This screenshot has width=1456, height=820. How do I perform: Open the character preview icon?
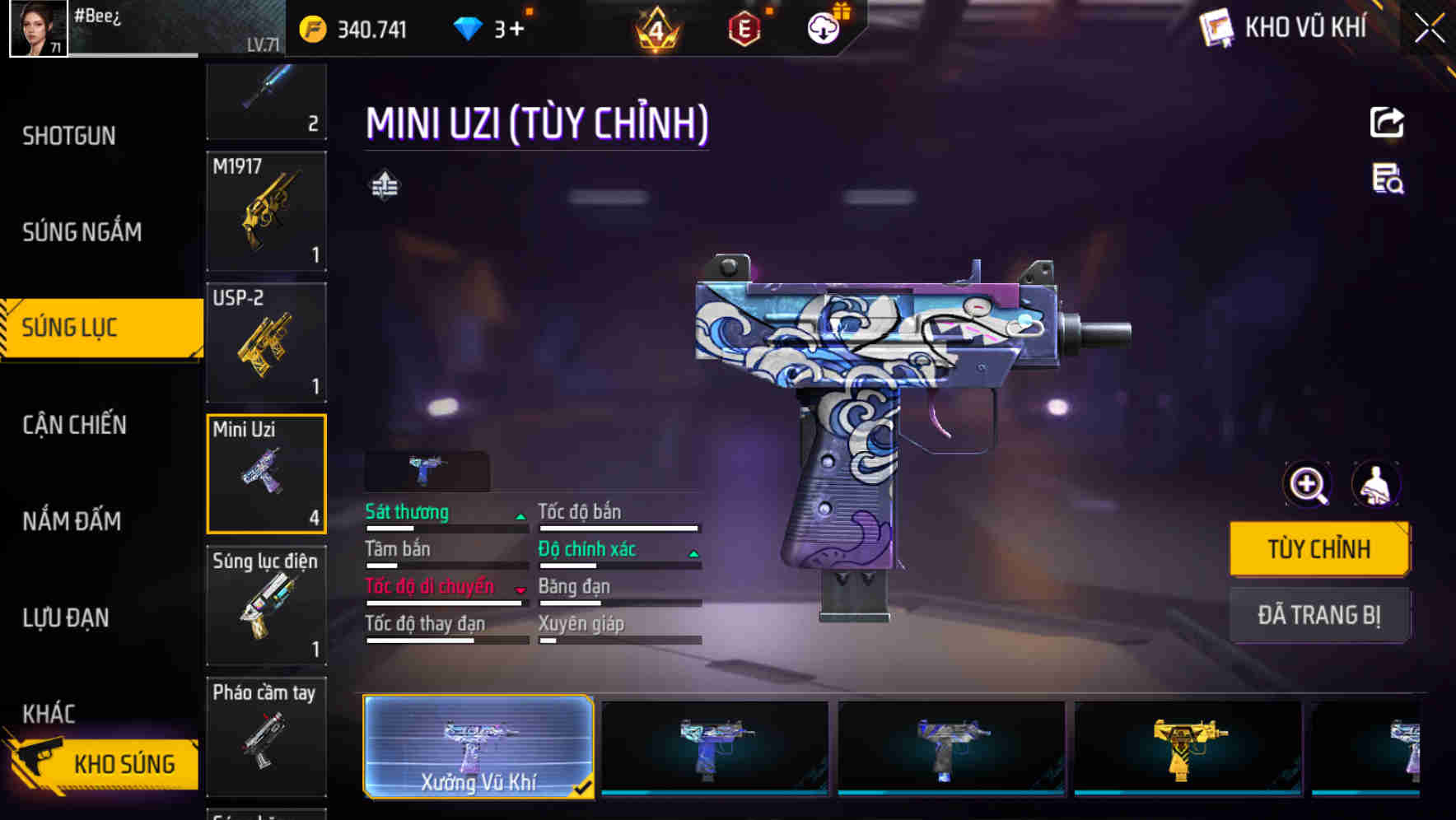(1375, 485)
